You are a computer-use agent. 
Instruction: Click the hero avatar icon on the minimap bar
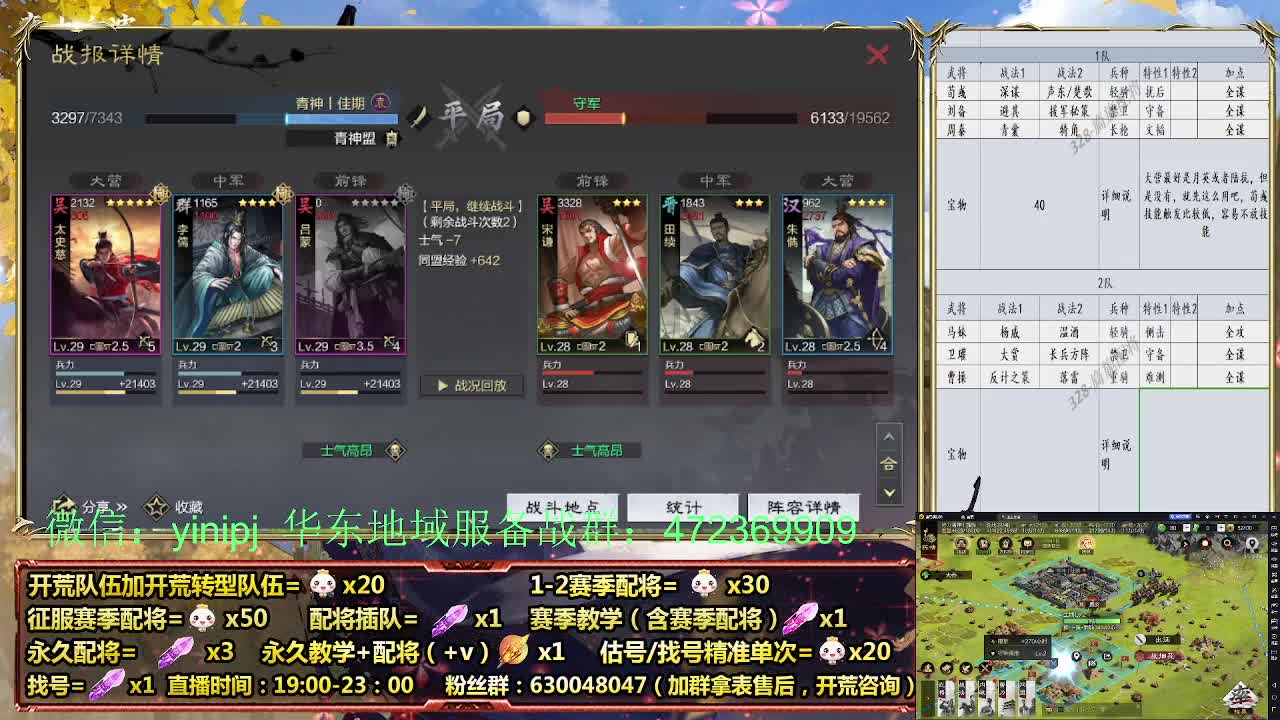(961, 543)
